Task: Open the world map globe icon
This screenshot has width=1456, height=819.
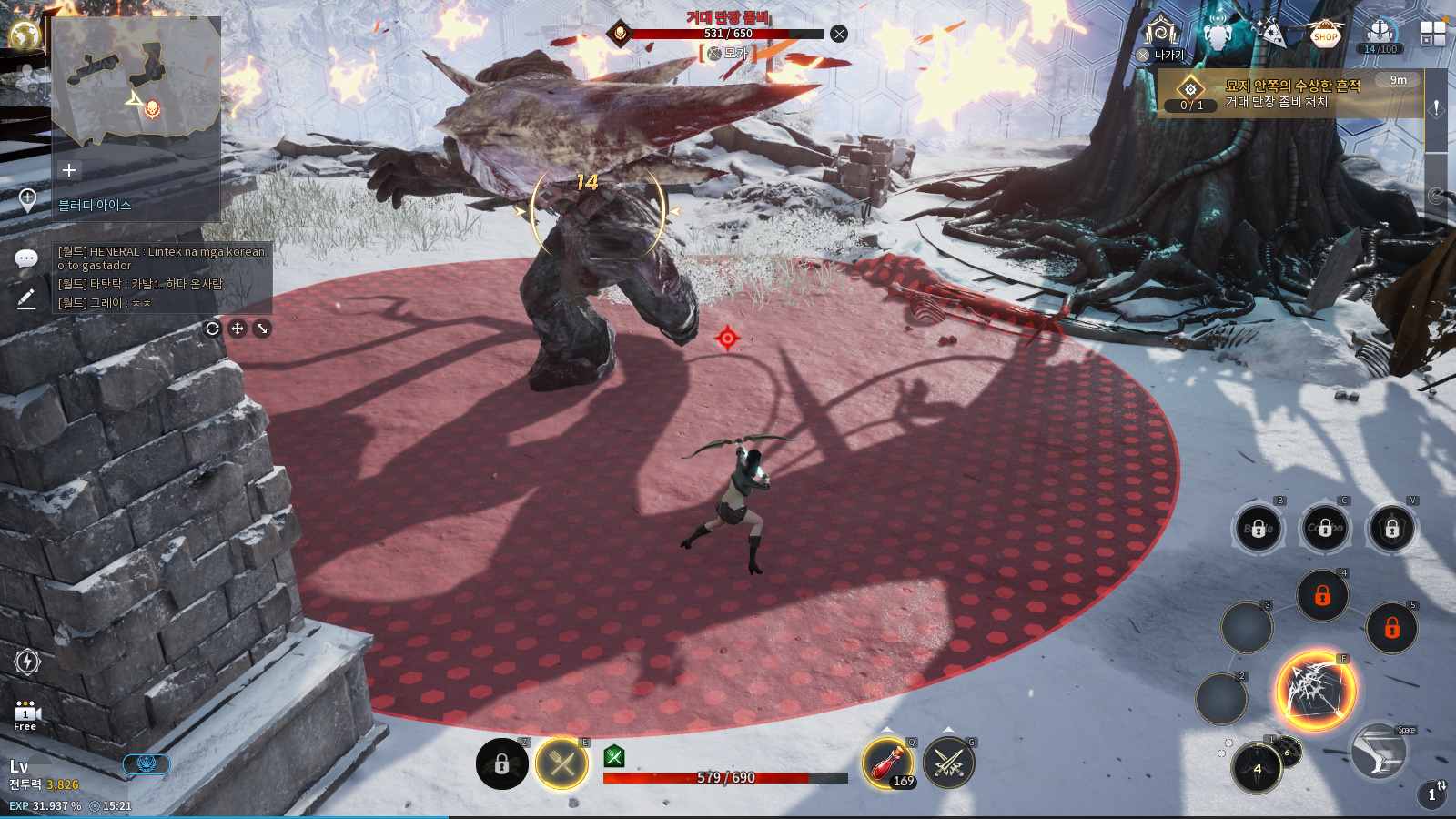Action: [x=25, y=35]
